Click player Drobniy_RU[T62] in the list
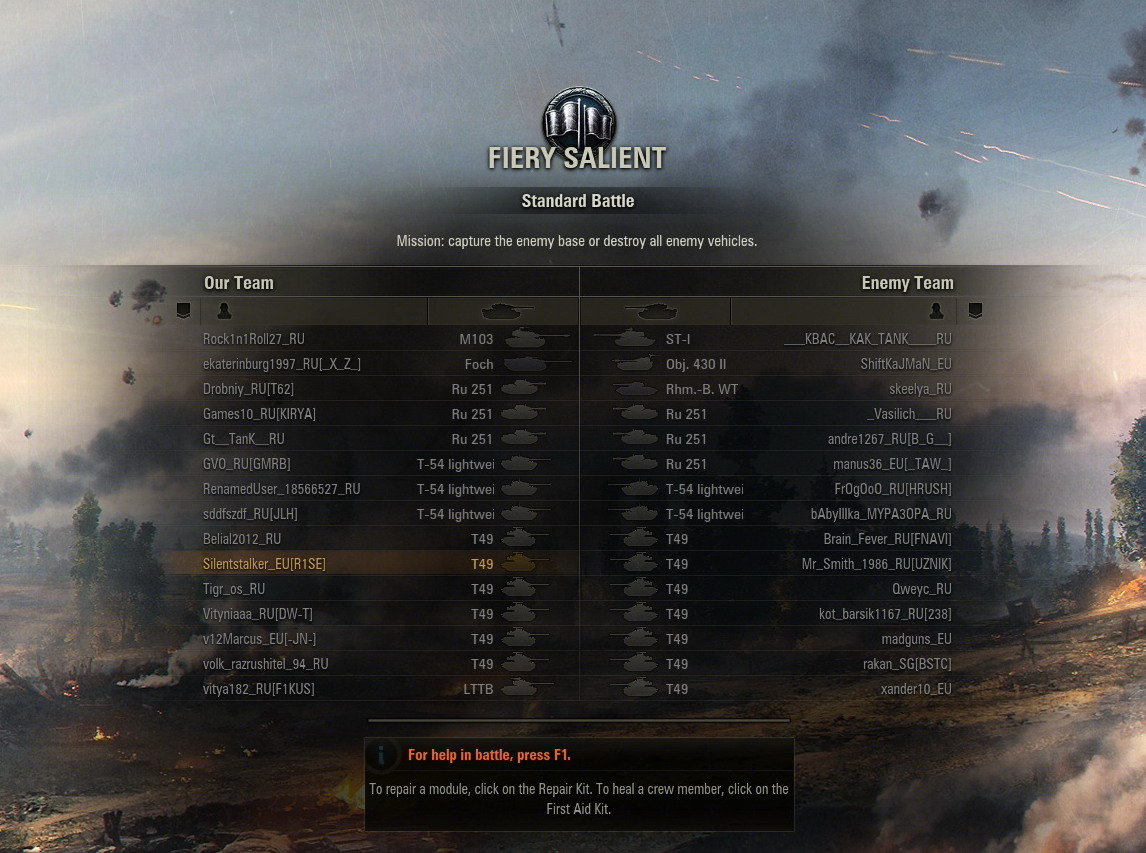 coord(249,389)
